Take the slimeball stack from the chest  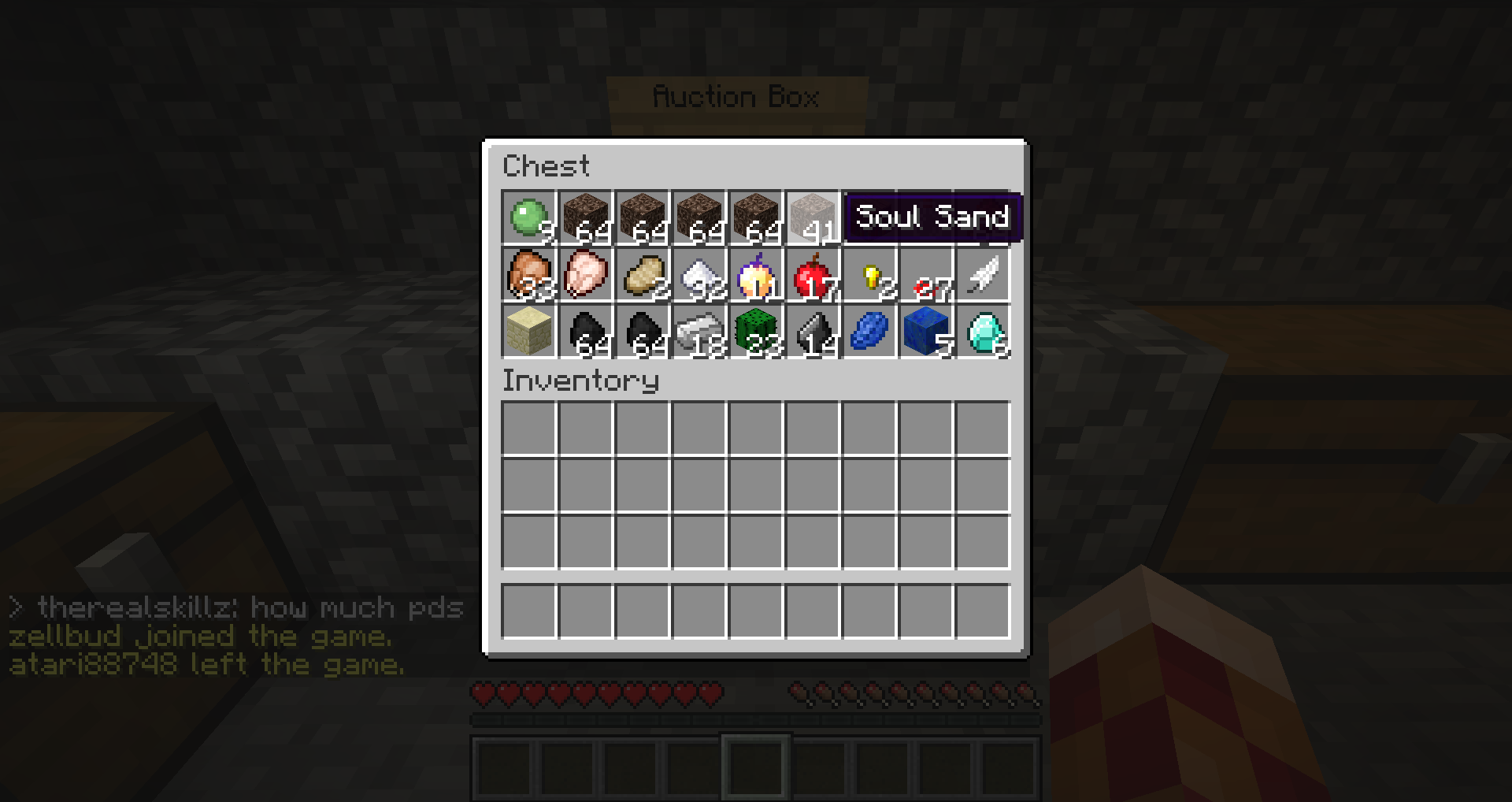[528, 217]
